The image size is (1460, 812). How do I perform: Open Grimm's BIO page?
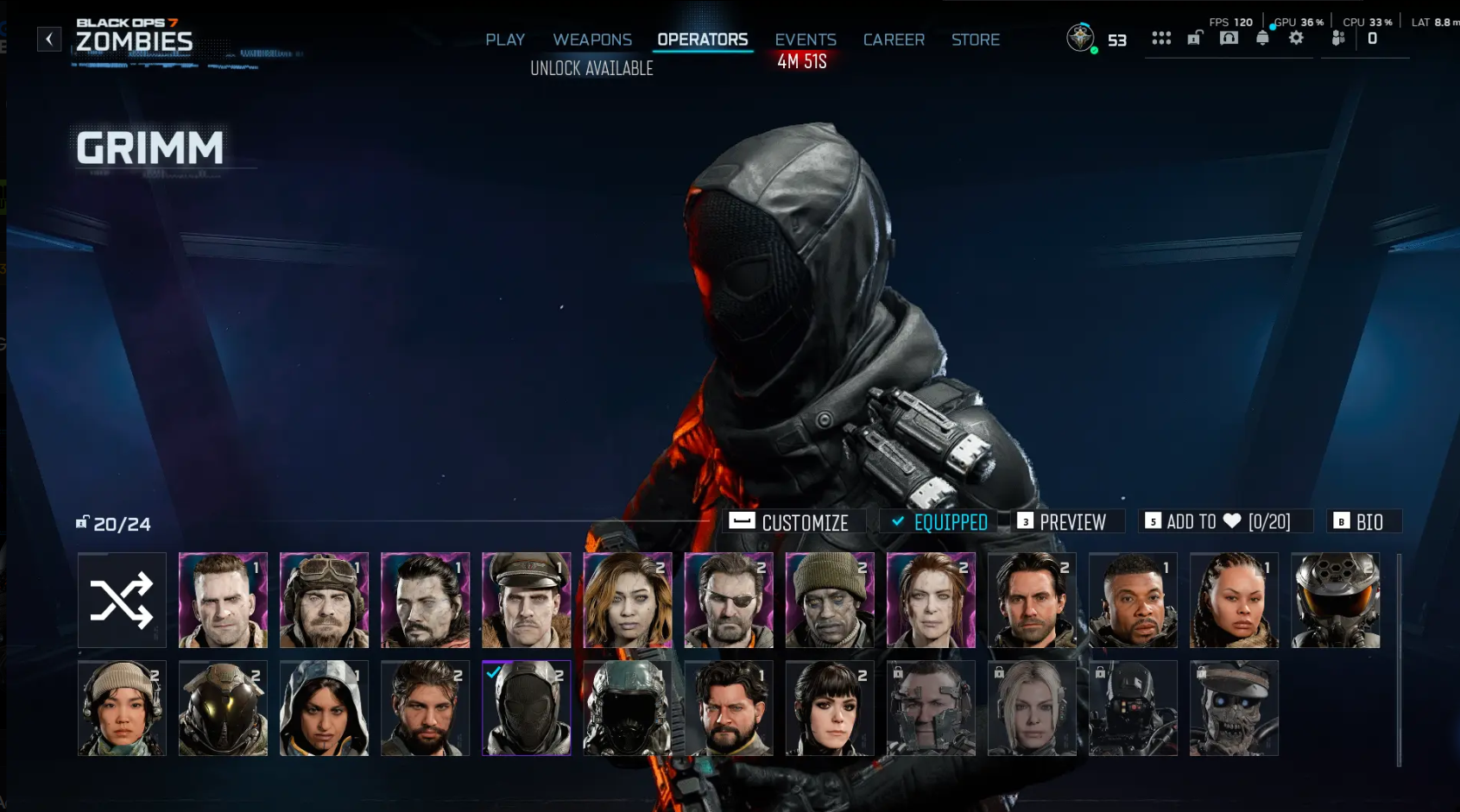click(x=1364, y=521)
